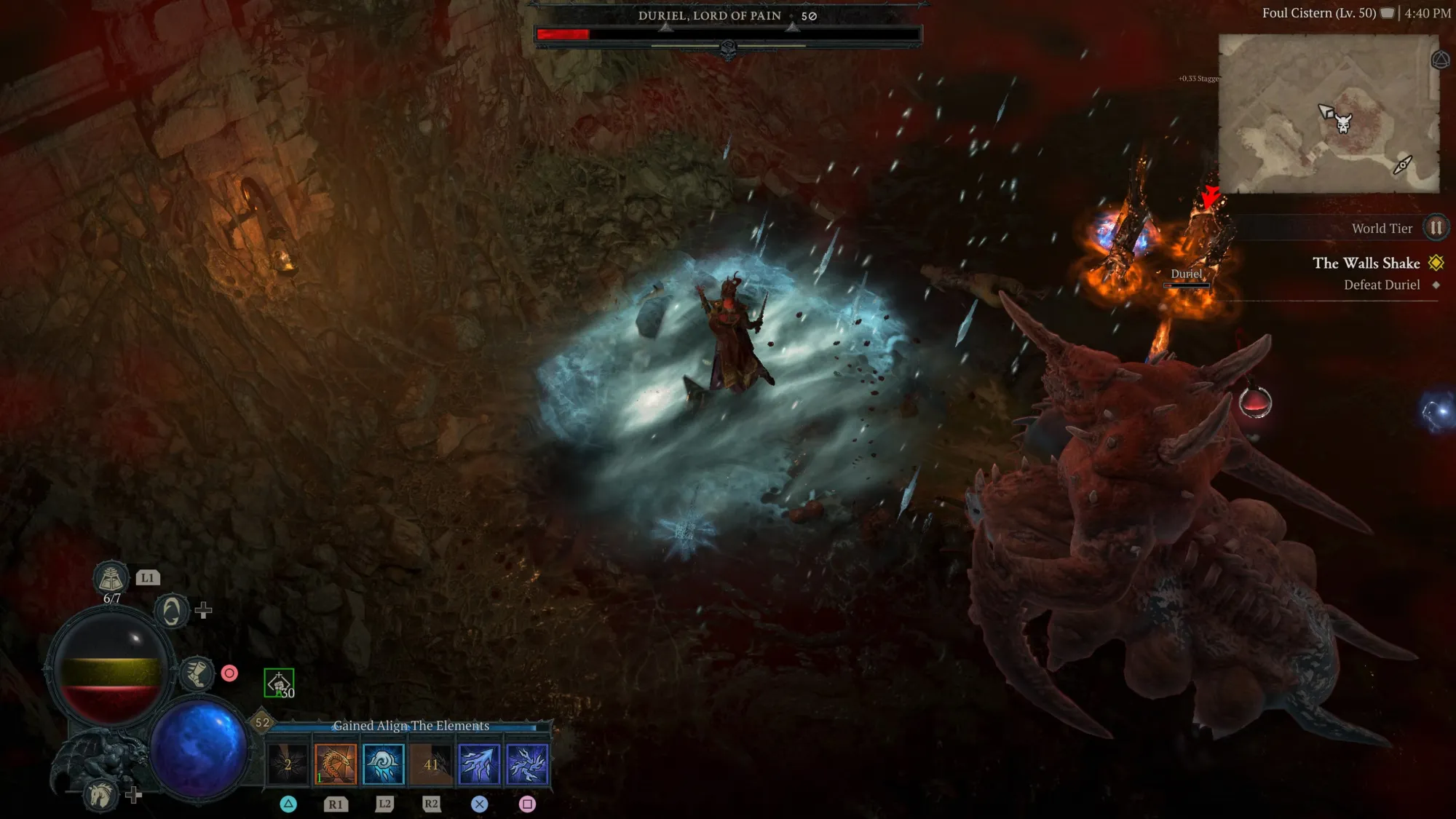This screenshot has height=819, width=1456.
Task: Use the healing potion icon showing 6/7
Action: click(111, 579)
